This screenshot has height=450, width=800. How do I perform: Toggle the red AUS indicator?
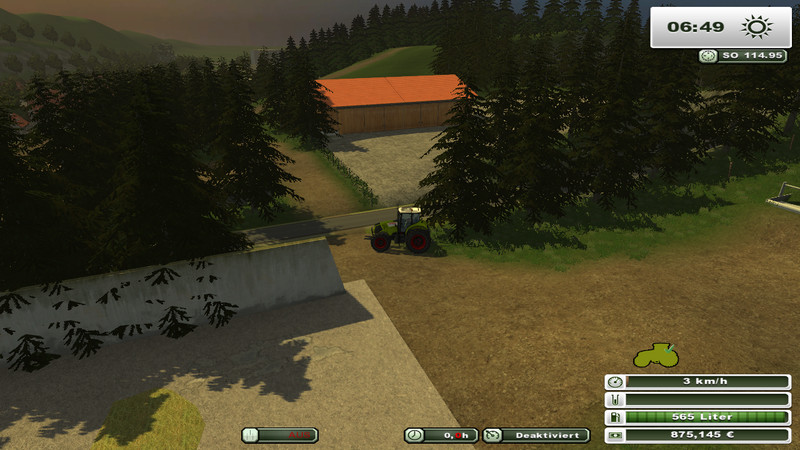pyautogui.click(x=281, y=435)
